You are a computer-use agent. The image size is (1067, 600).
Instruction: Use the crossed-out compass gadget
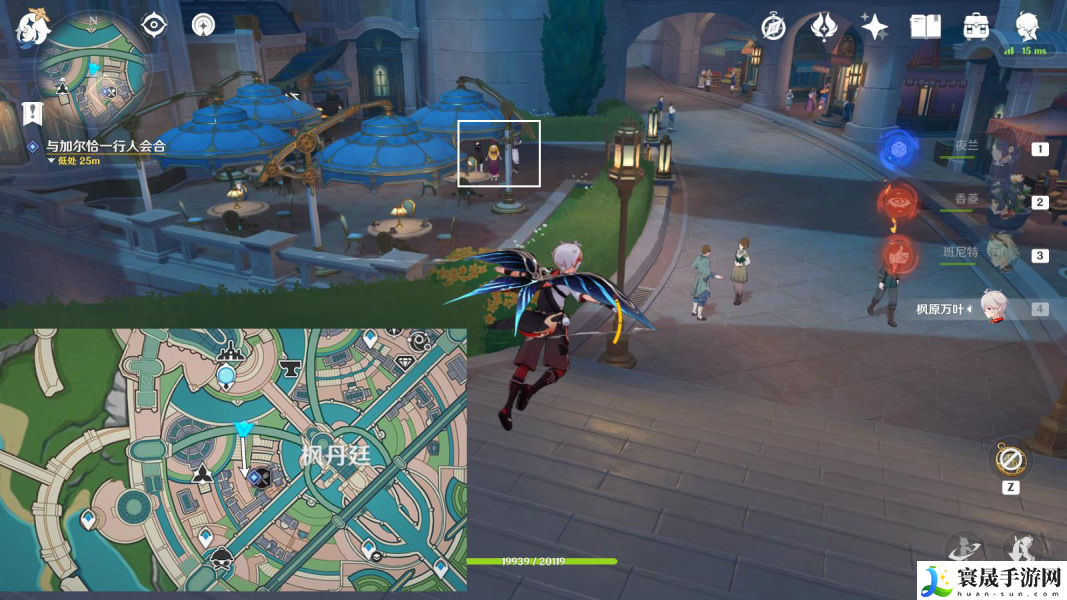[x=1010, y=461]
